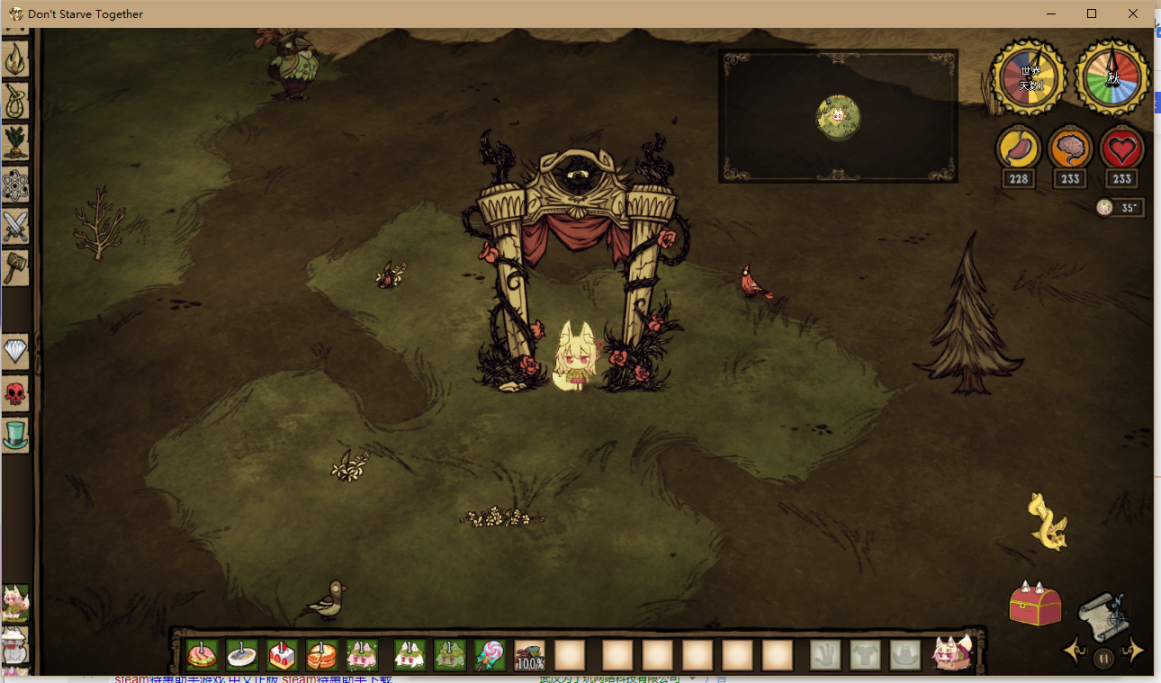Open the atom science crafting tab
This screenshot has width=1161, height=683.
coord(15,185)
